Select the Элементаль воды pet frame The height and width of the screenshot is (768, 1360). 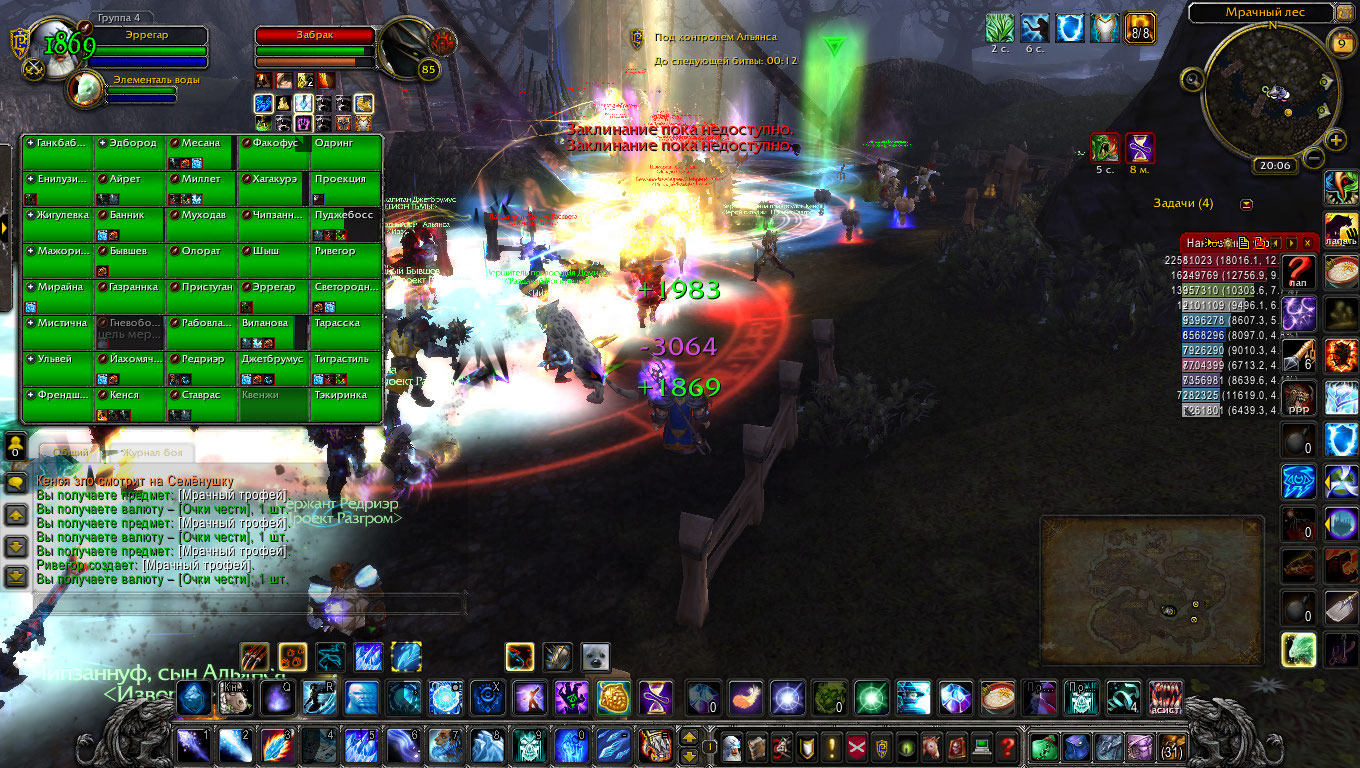(140, 88)
